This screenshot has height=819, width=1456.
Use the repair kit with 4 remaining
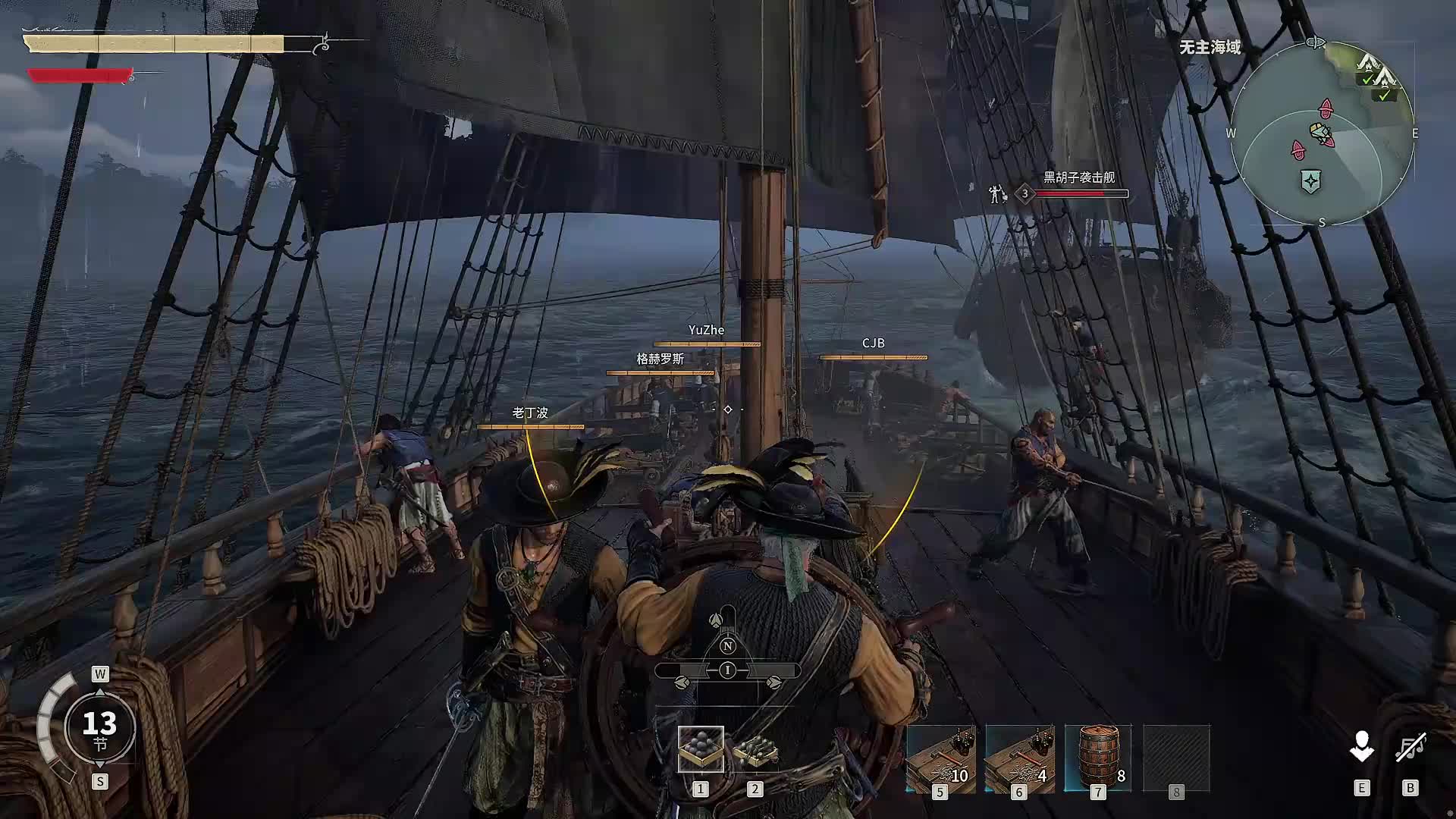(x=1019, y=758)
